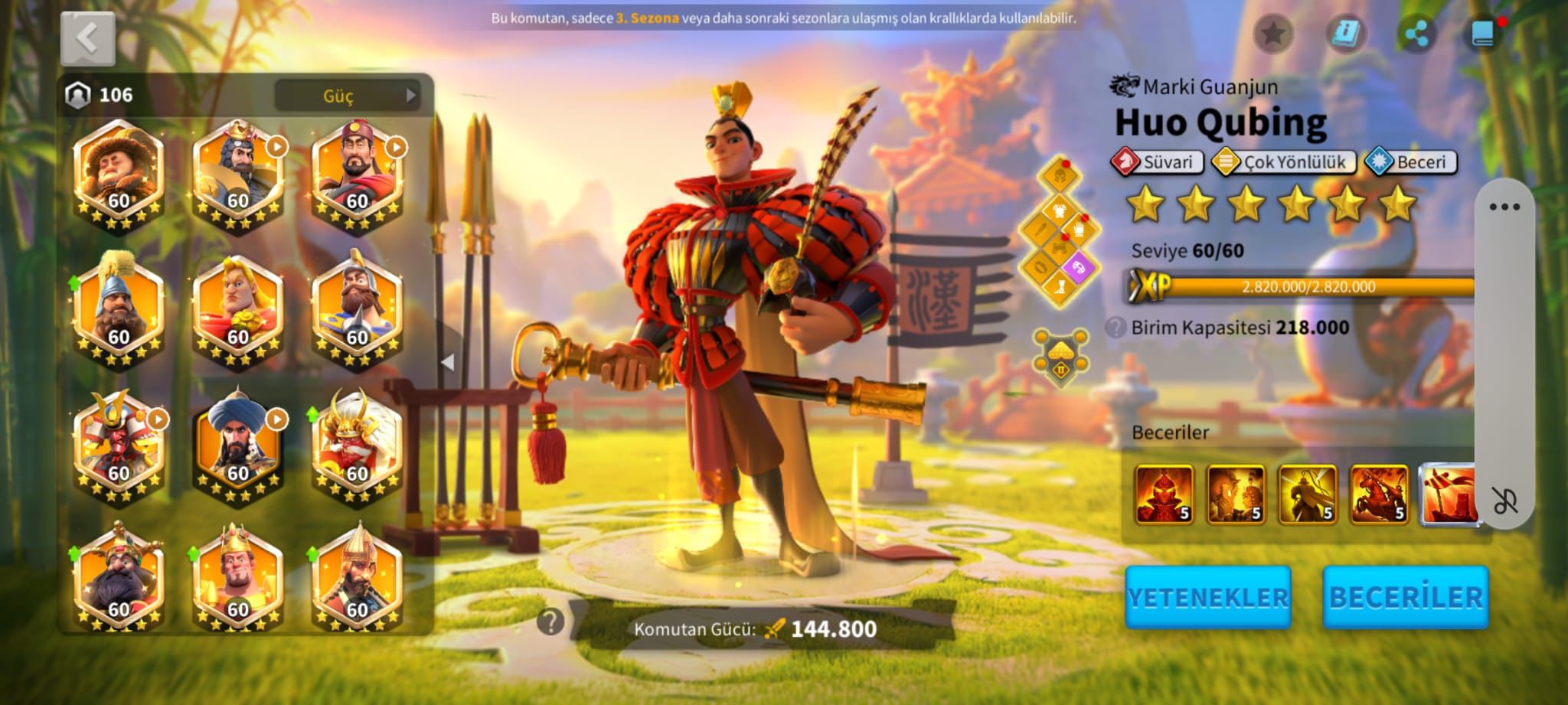View the mounted horseman skill icon

tap(1379, 494)
